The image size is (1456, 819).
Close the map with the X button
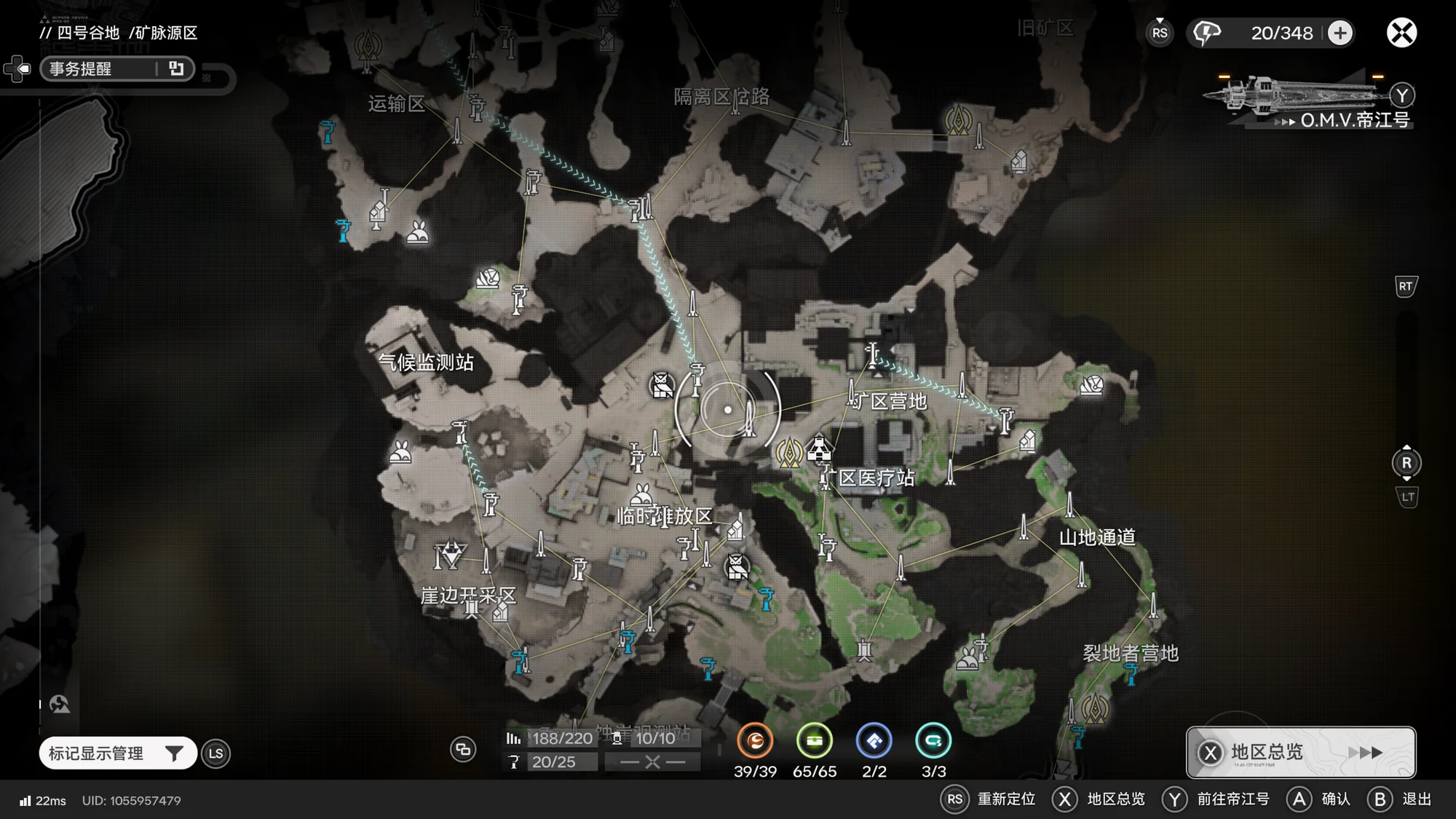[x=1401, y=33]
